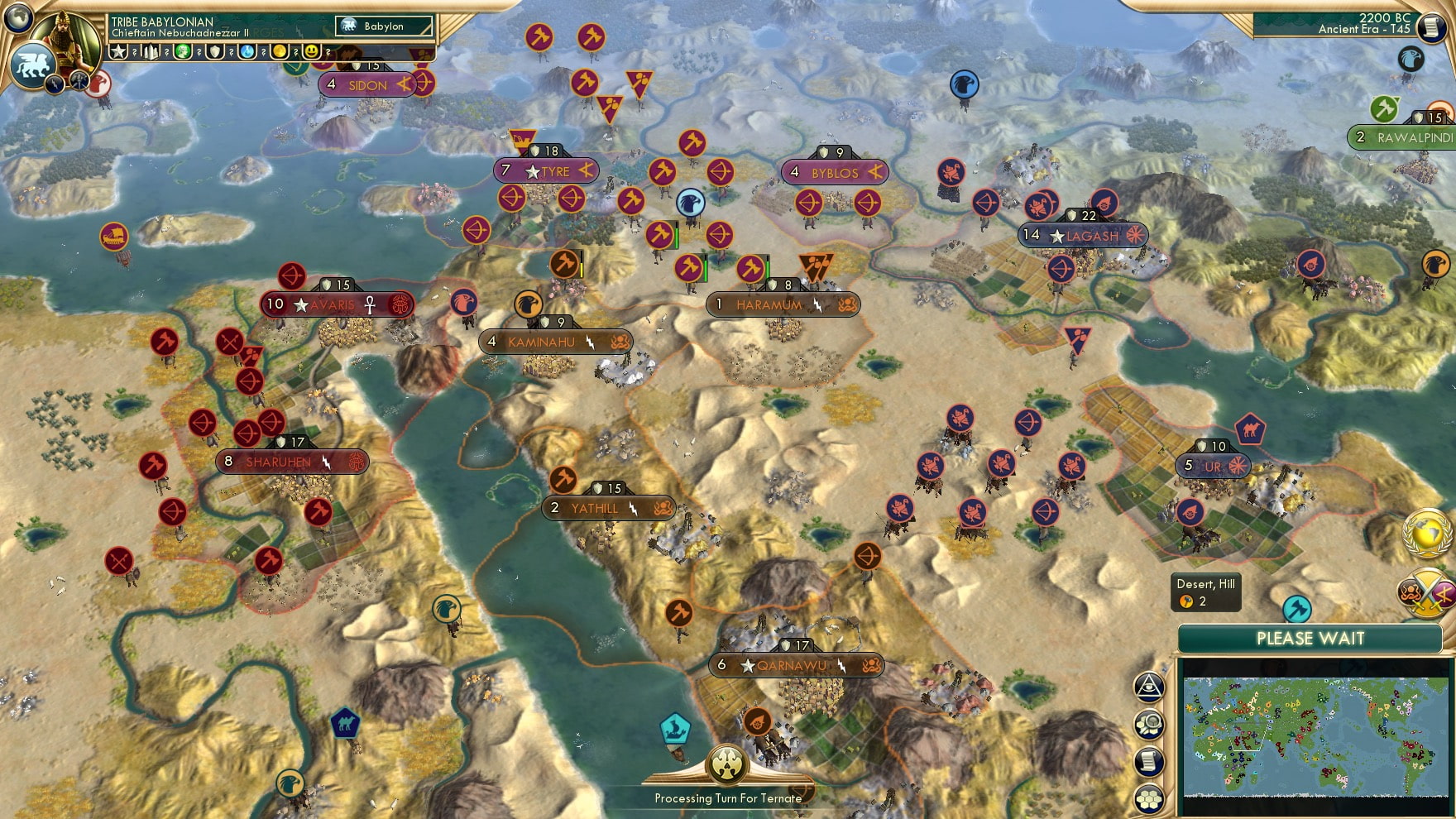Click the teal axe unit icon above the minimap
This screenshot has height=819, width=1456.
tap(1296, 607)
